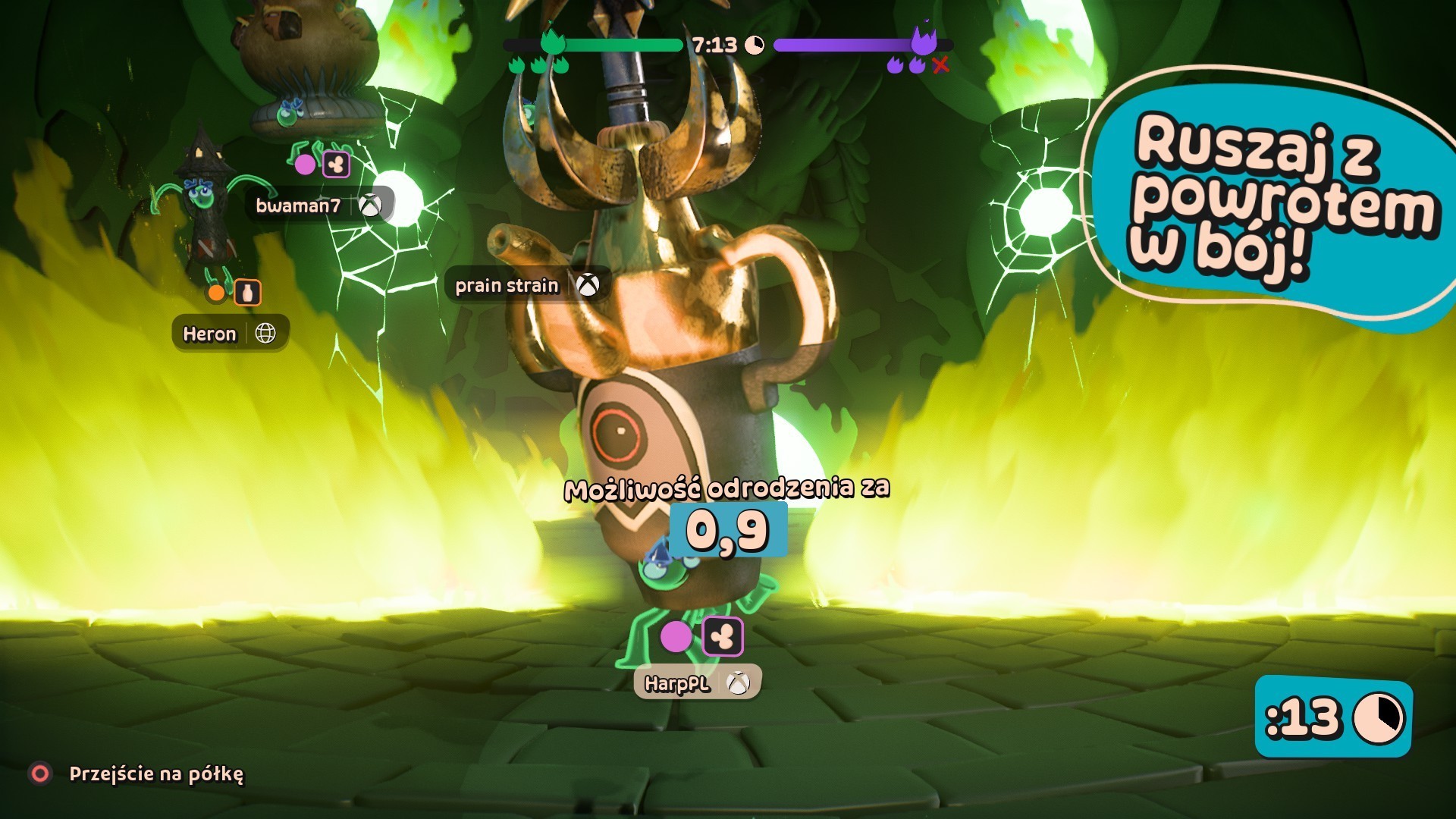Click the orange bottle class icon above Heron
1456x819 pixels.
247,293
